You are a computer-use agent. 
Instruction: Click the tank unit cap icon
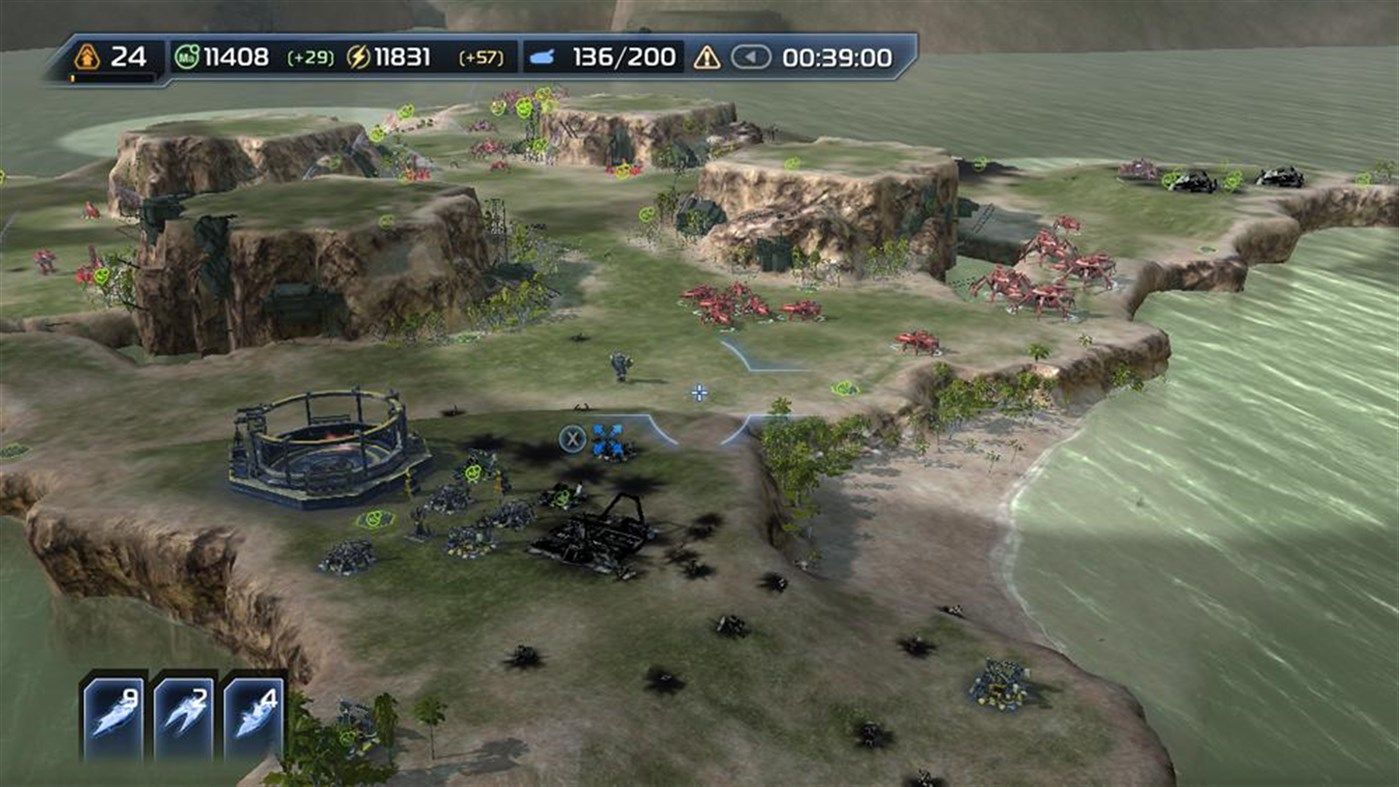(x=542, y=58)
